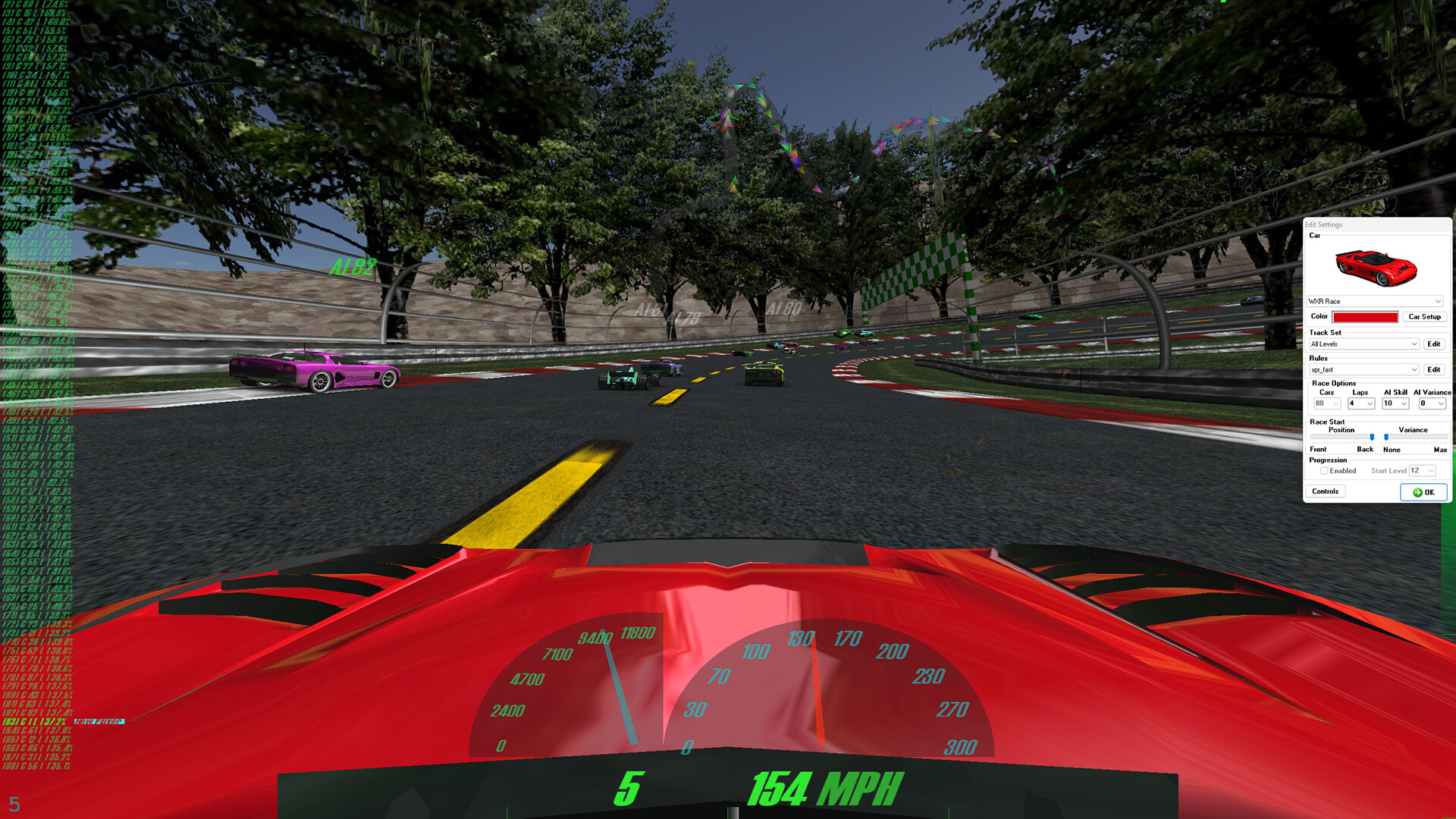
Task: Confirm settings with the OK button
Action: (1423, 492)
